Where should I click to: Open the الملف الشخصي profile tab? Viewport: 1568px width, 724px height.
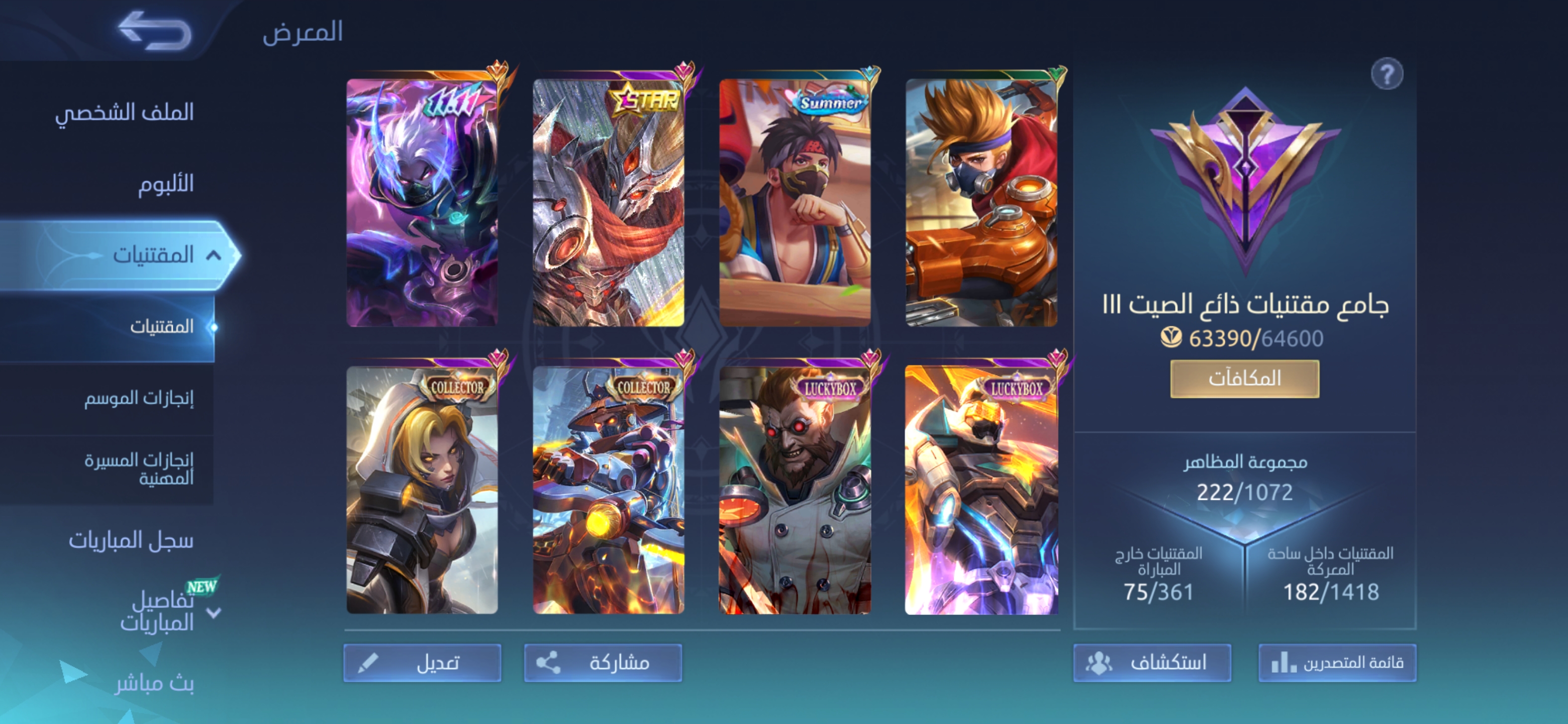pyautogui.click(x=125, y=112)
